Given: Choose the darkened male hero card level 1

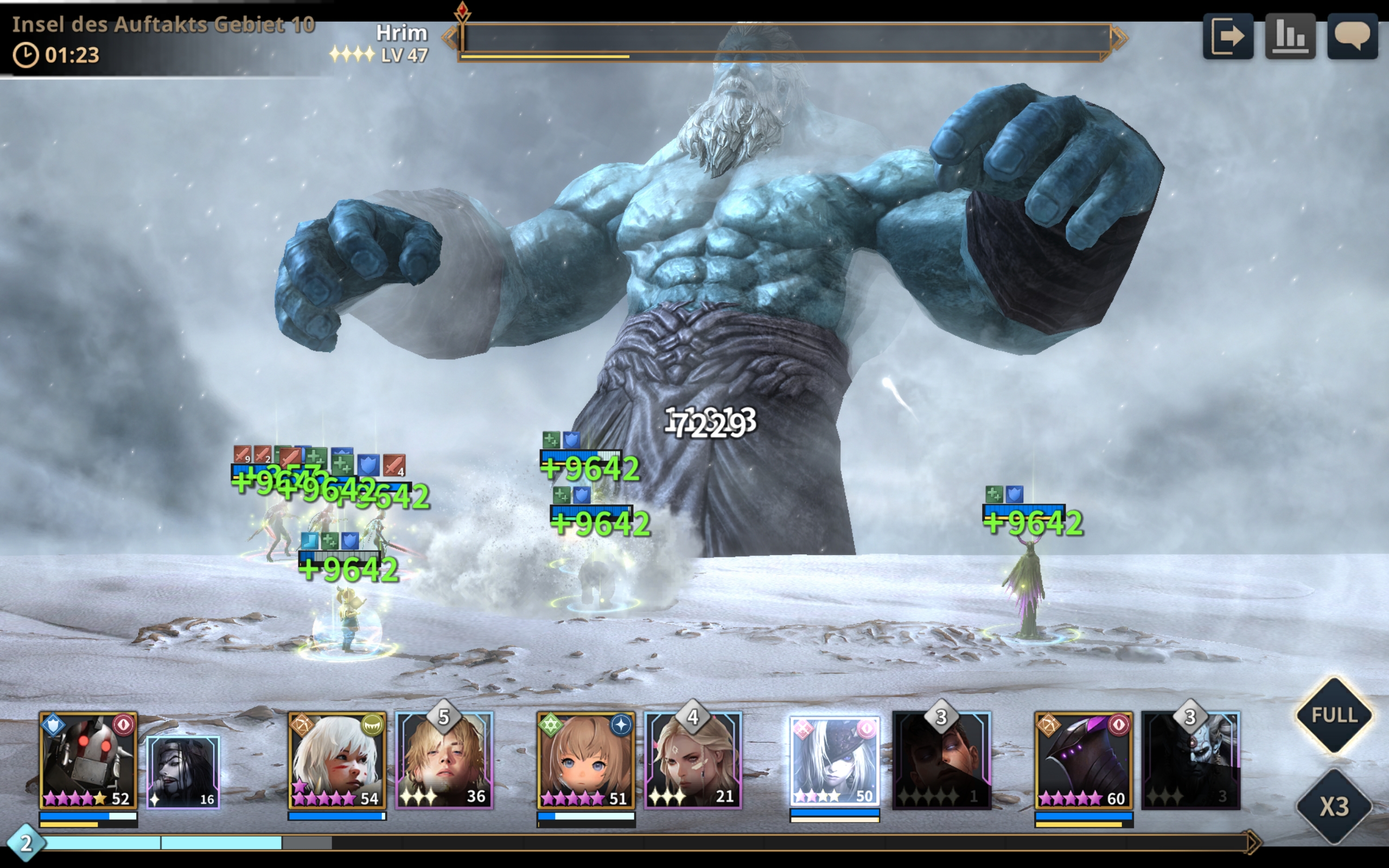Looking at the screenshot, I should click(941, 762).
